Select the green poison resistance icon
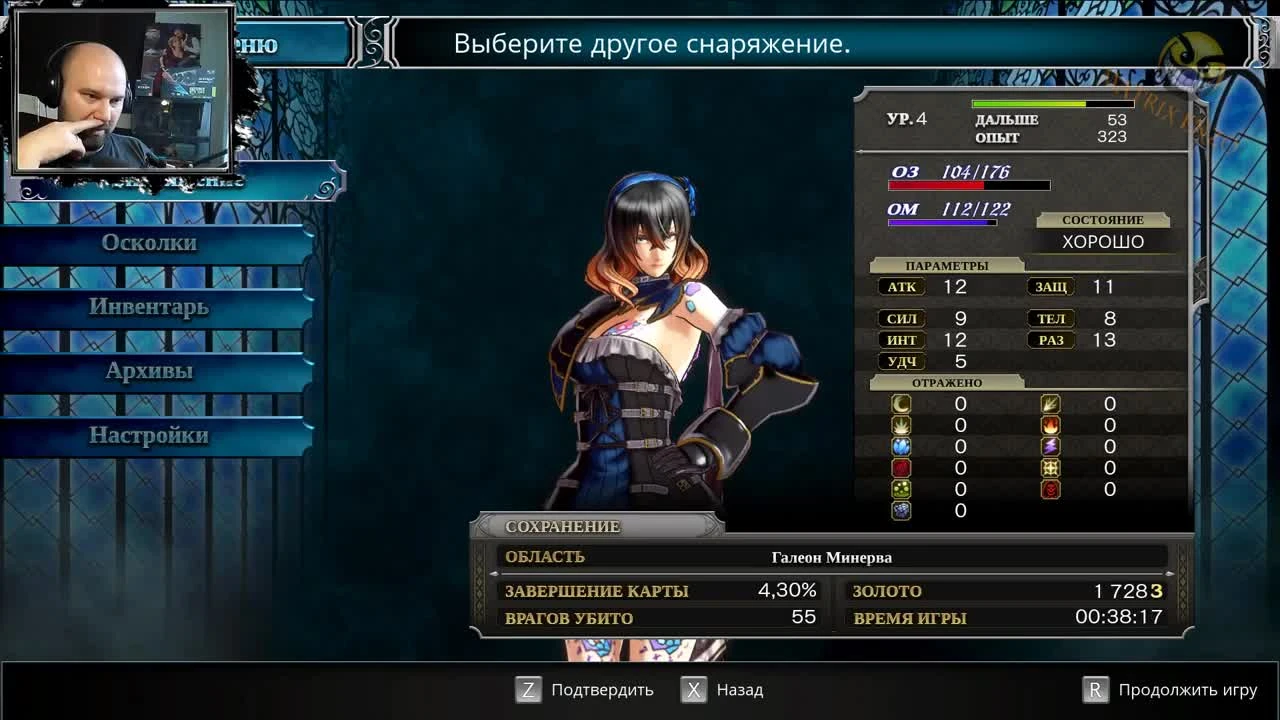 coord(901,489)
